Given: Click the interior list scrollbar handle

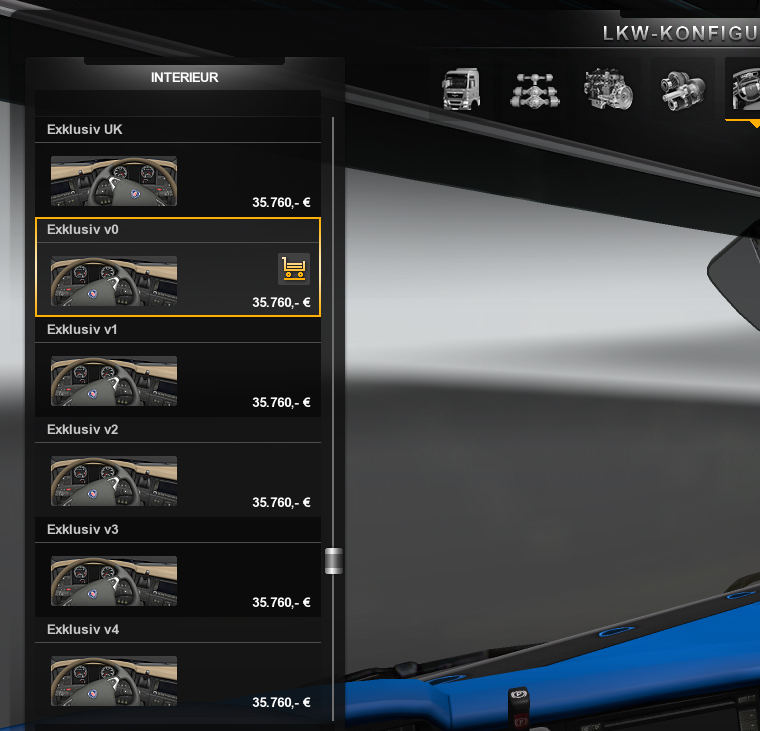Looking at the screenshot, I should [x=334, y=561].
